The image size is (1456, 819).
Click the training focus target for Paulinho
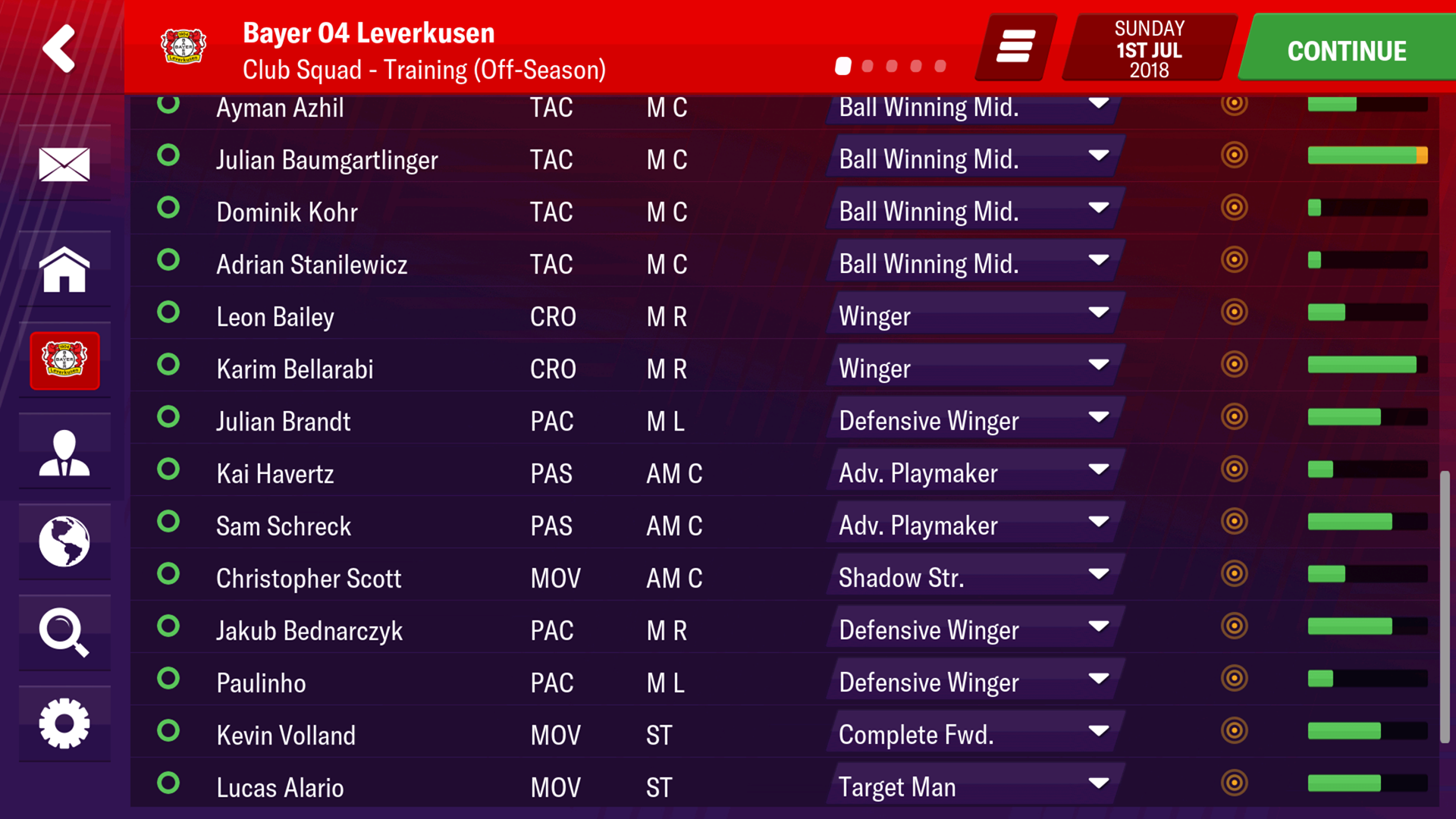[1235, 679]
